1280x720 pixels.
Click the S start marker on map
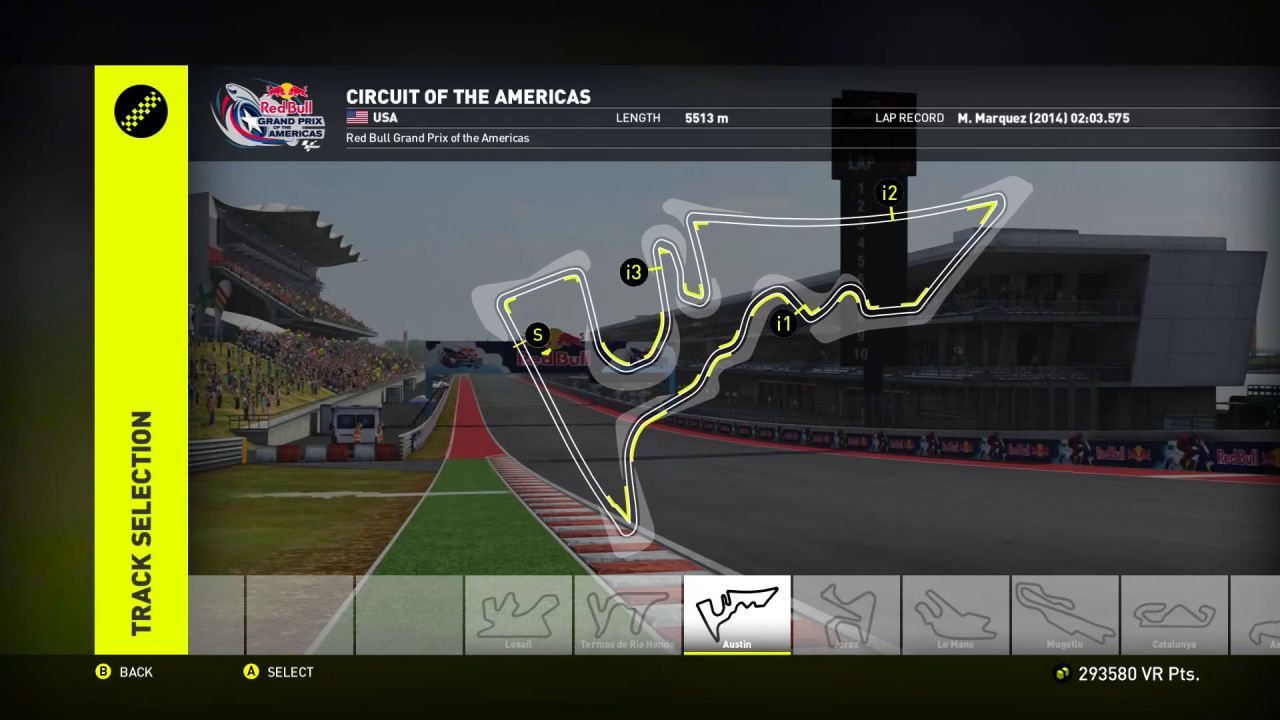point(538,335)
